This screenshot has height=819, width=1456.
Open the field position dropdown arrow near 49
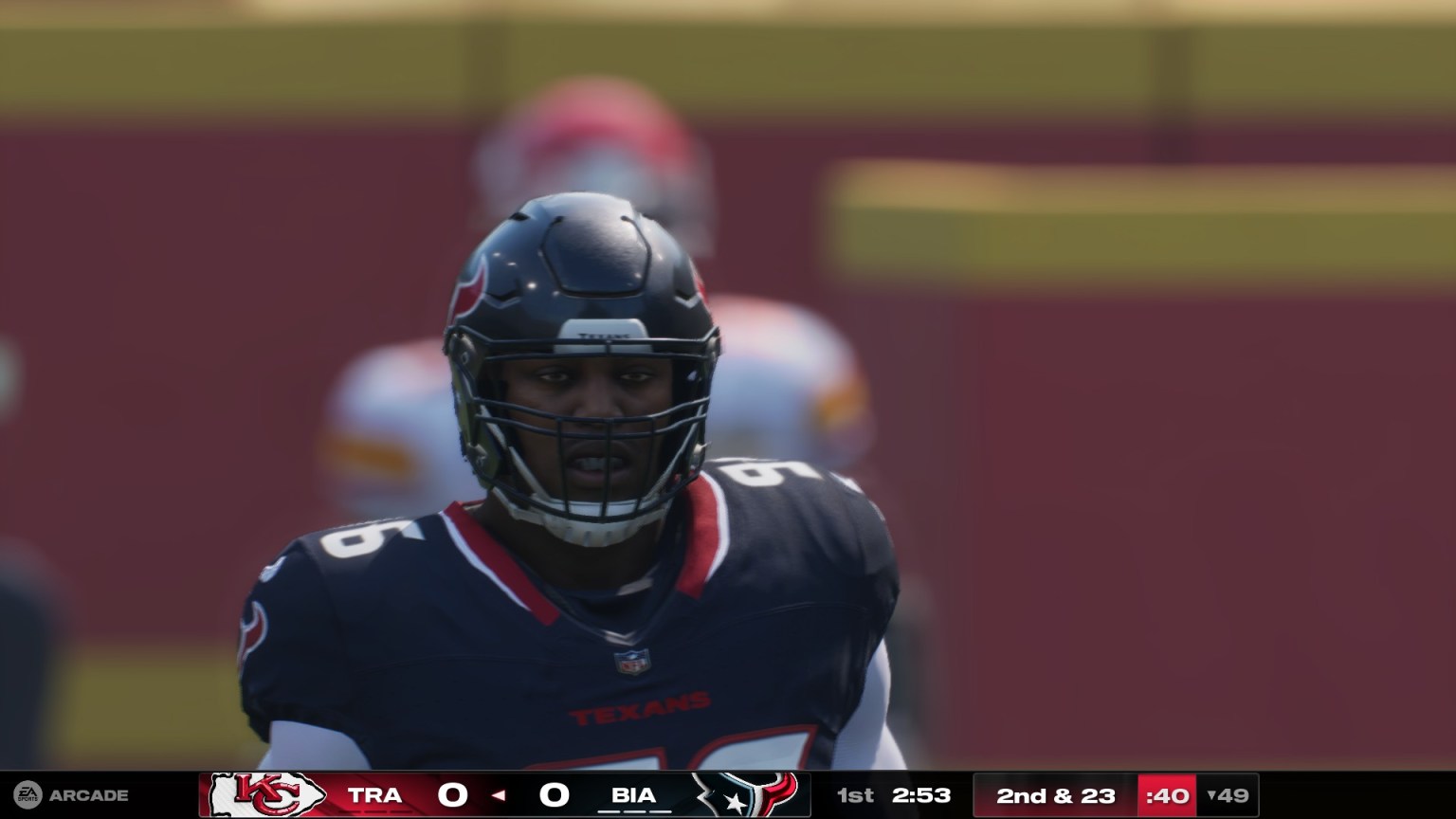(1213, 795)
